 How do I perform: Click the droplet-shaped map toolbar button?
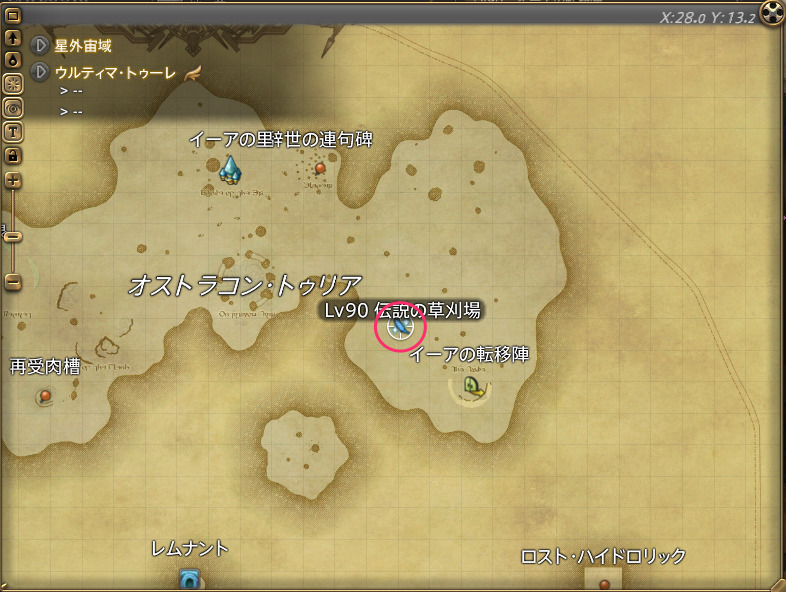[13, 59]
